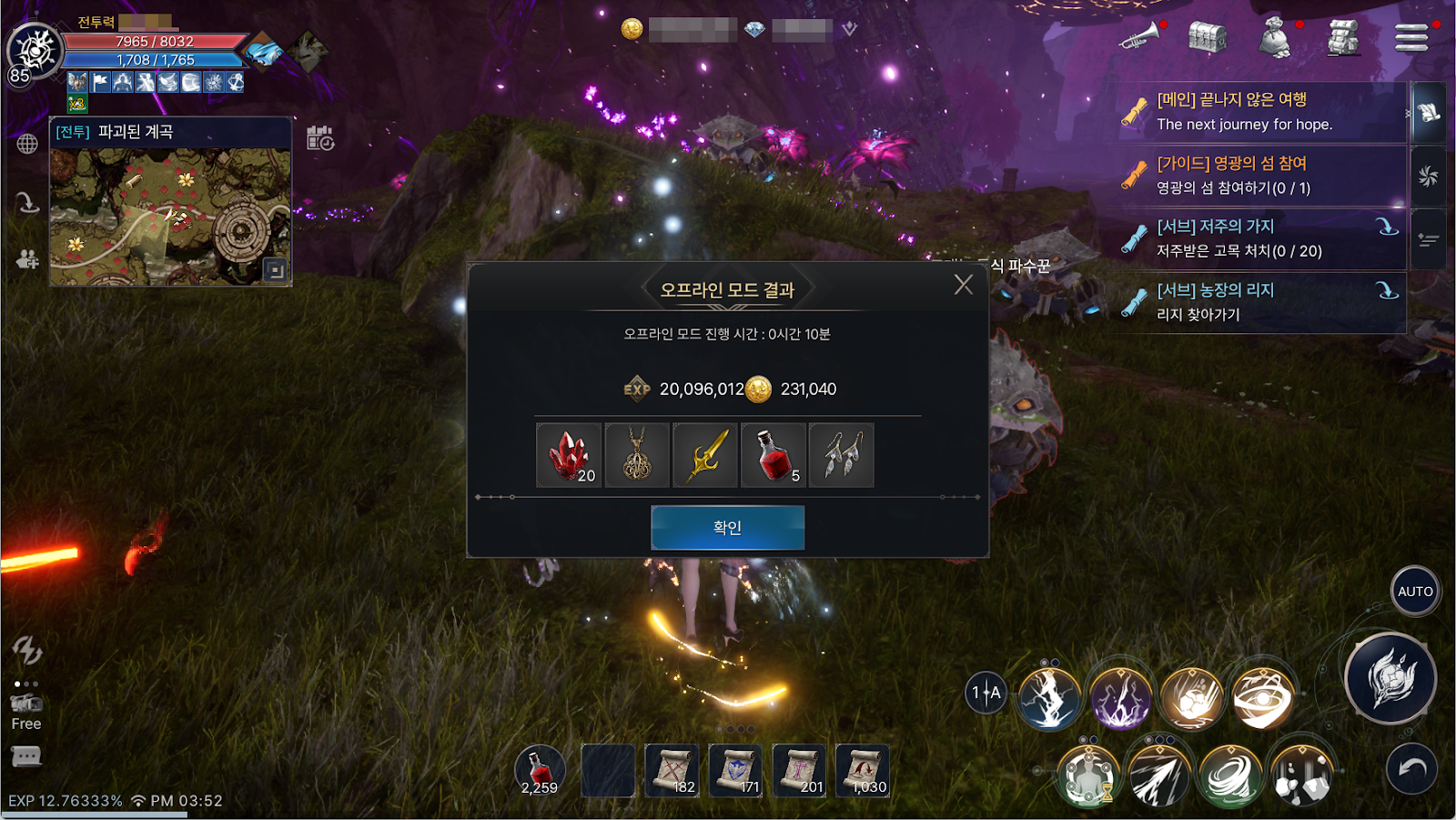This screenshot has width=1456, height=820.
Task: Select the necklace reward item
Action: click(x=637, y=455)
